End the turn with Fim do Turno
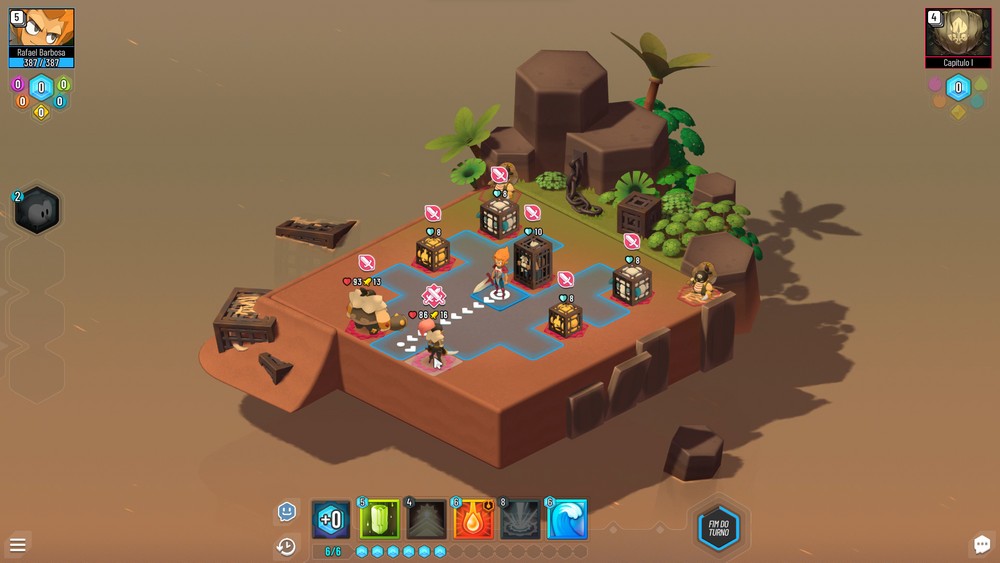This screenshot has width=1000, height=563. tap(718, 529)
